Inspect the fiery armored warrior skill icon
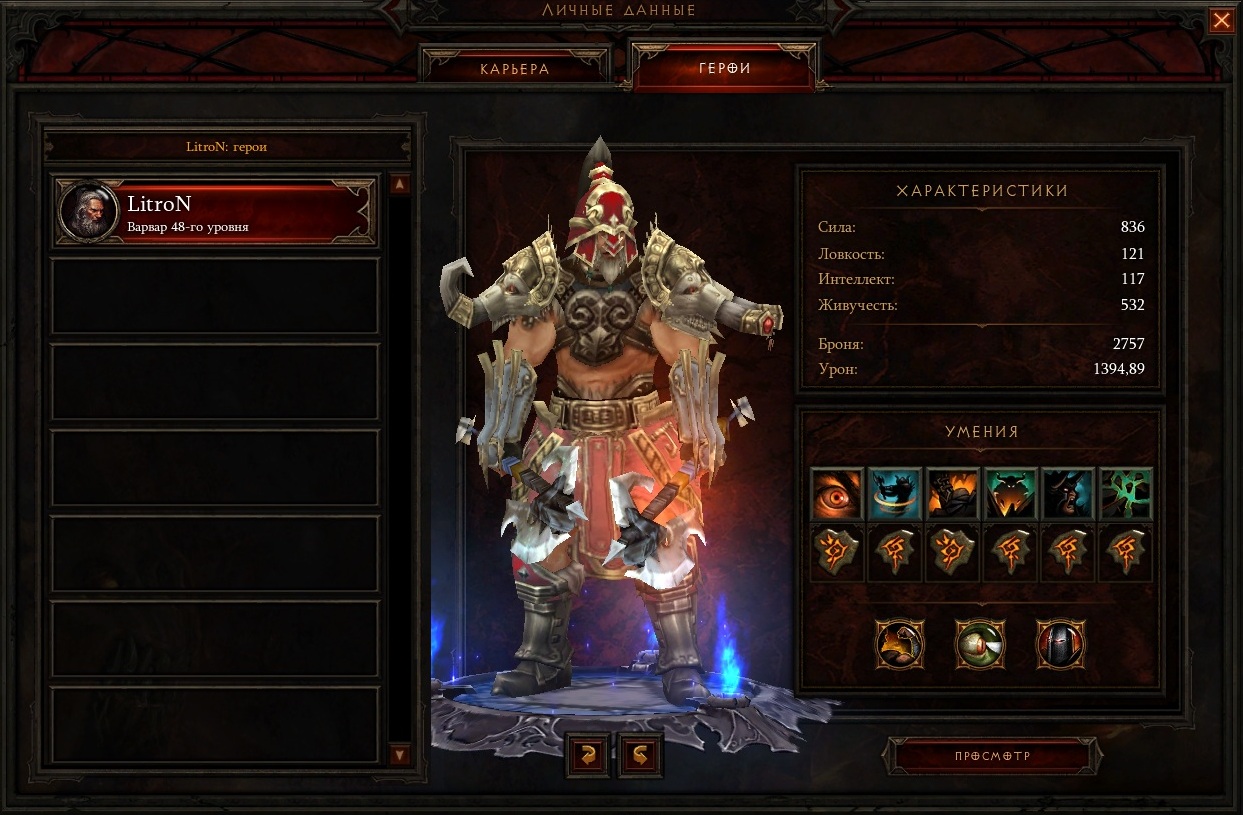Screen dimensions: 1243x815 (952, 493)
